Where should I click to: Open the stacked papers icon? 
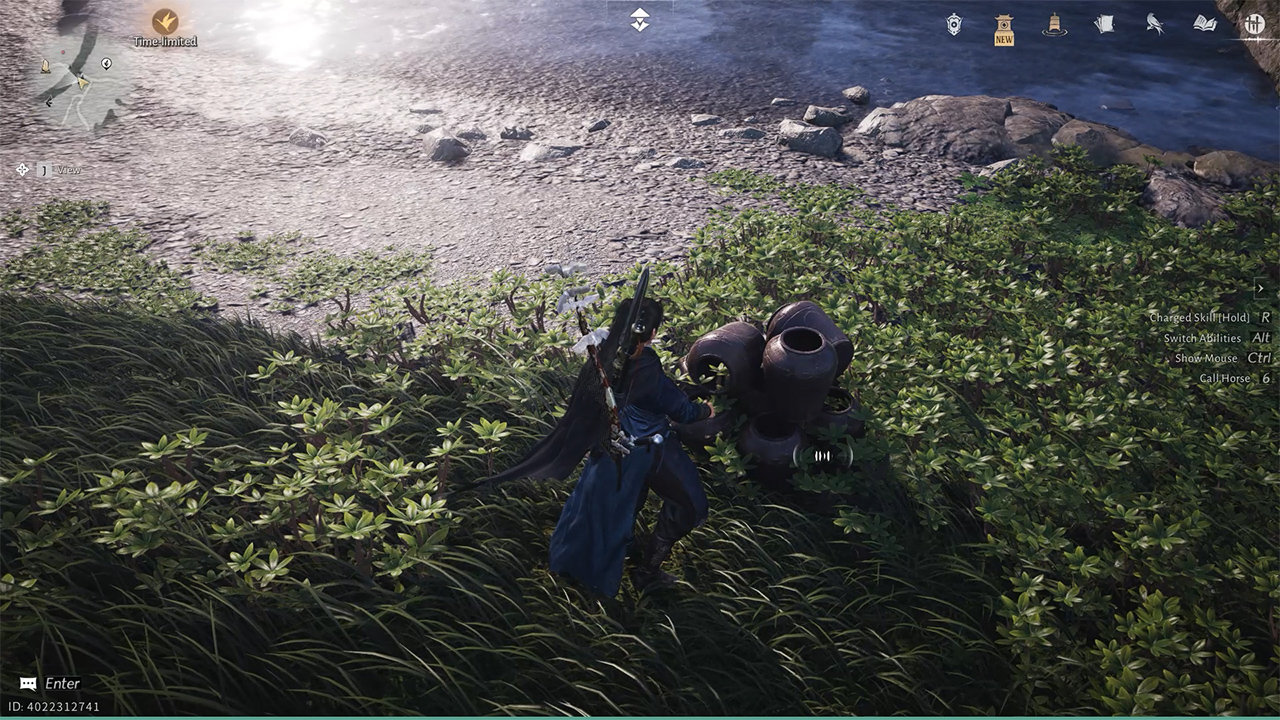[x=1104, y=24]
